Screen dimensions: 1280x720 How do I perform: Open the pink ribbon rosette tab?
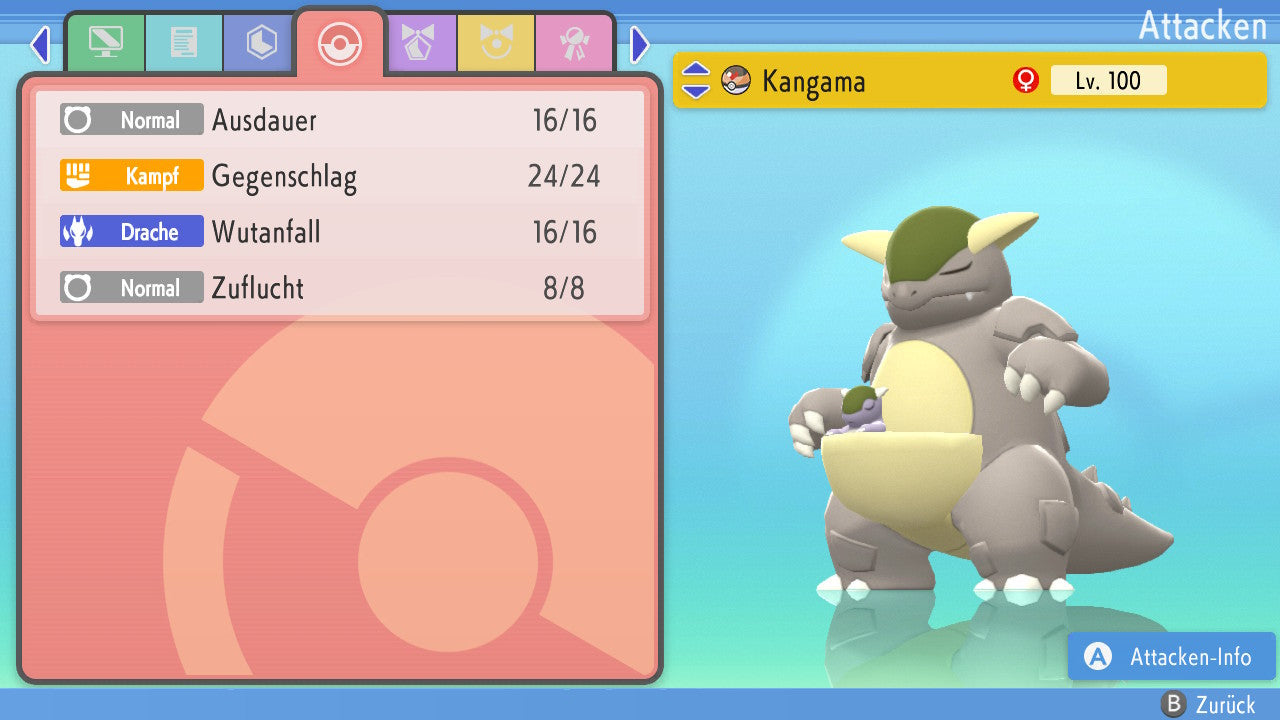574,43
